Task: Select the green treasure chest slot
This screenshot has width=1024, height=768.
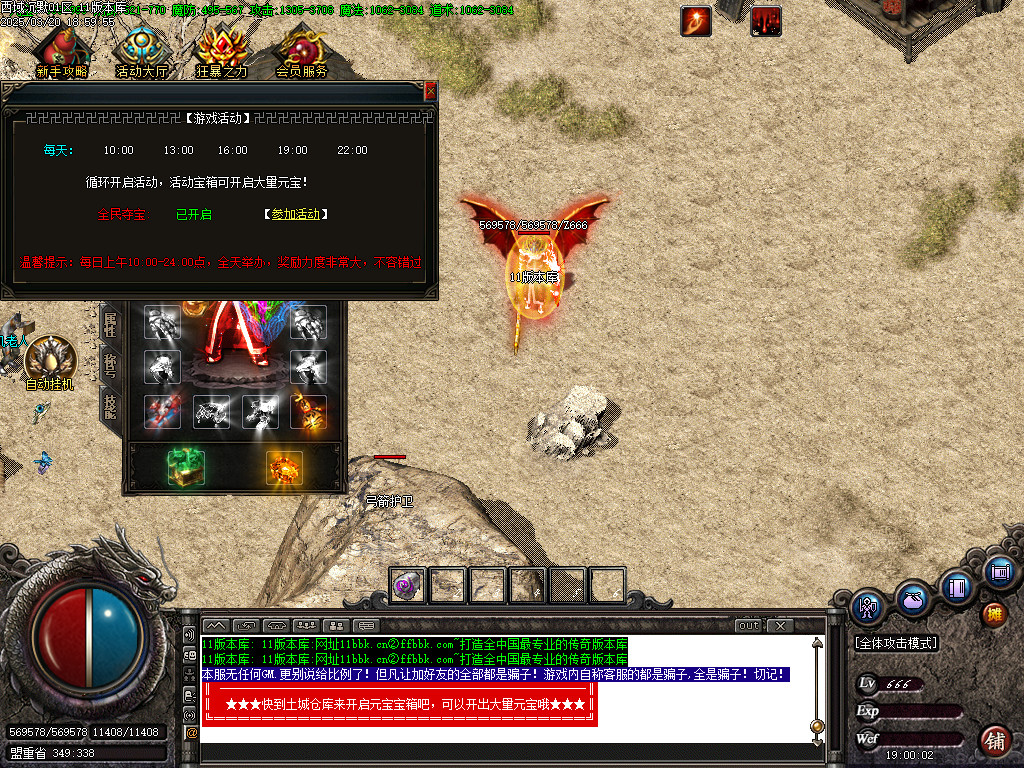Action: pos(185,467)
